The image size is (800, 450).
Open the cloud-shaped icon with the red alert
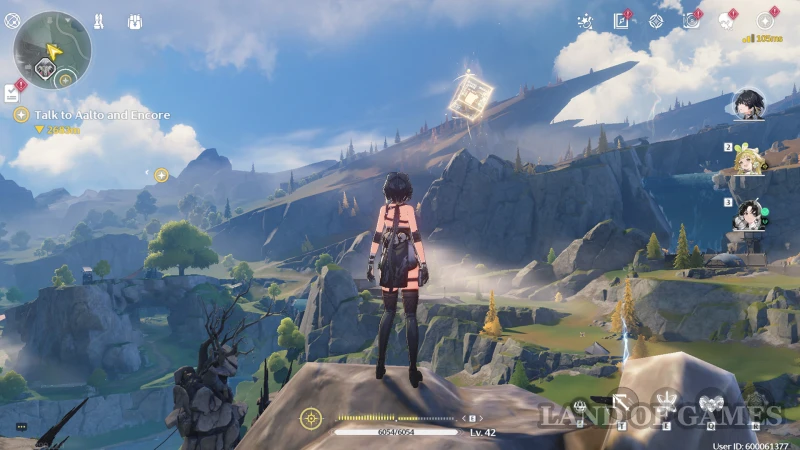click(x=727, y=21)
